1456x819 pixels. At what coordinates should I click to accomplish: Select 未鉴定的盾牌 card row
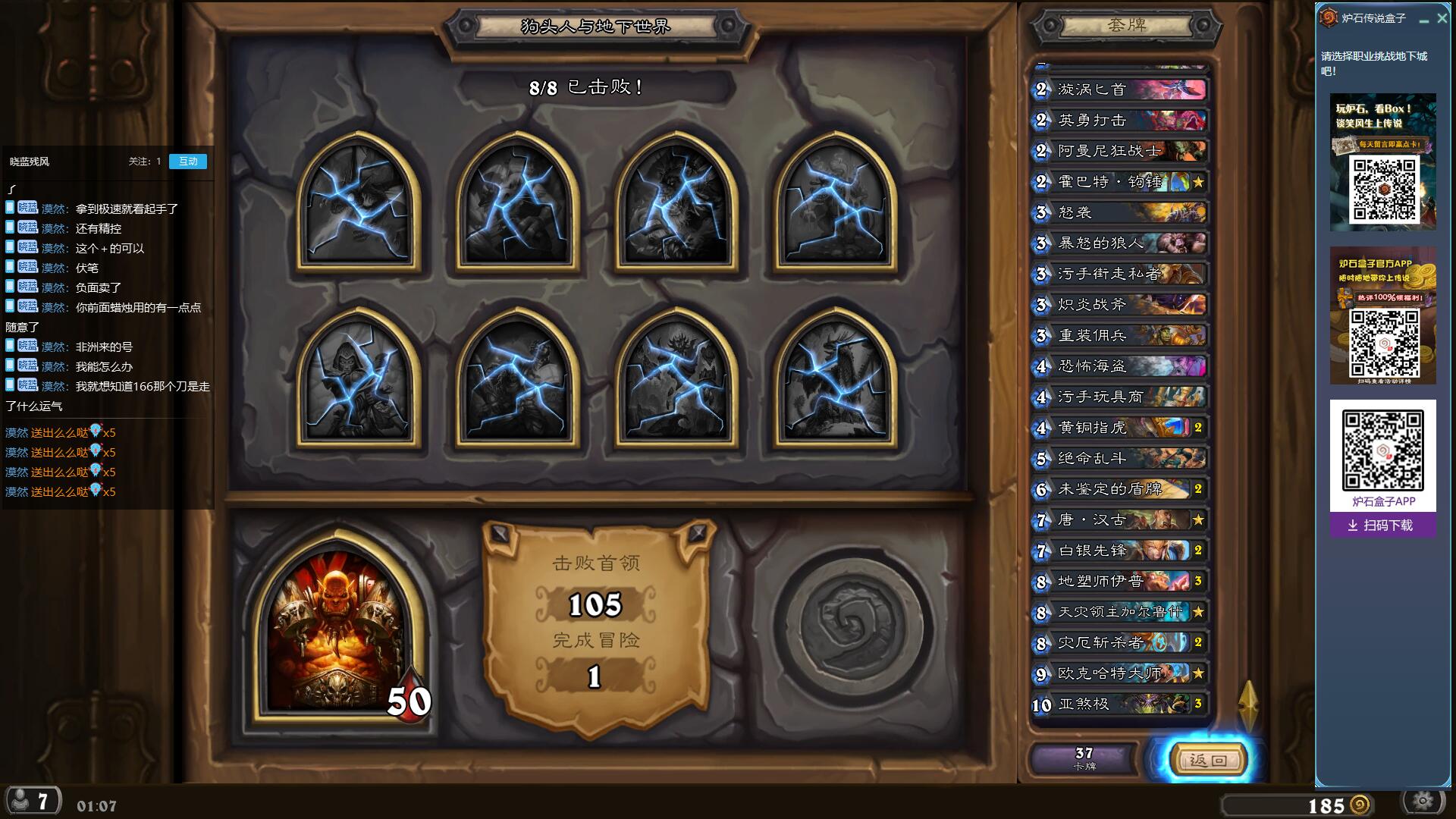pyautogui.click(x=1120, y=489)
